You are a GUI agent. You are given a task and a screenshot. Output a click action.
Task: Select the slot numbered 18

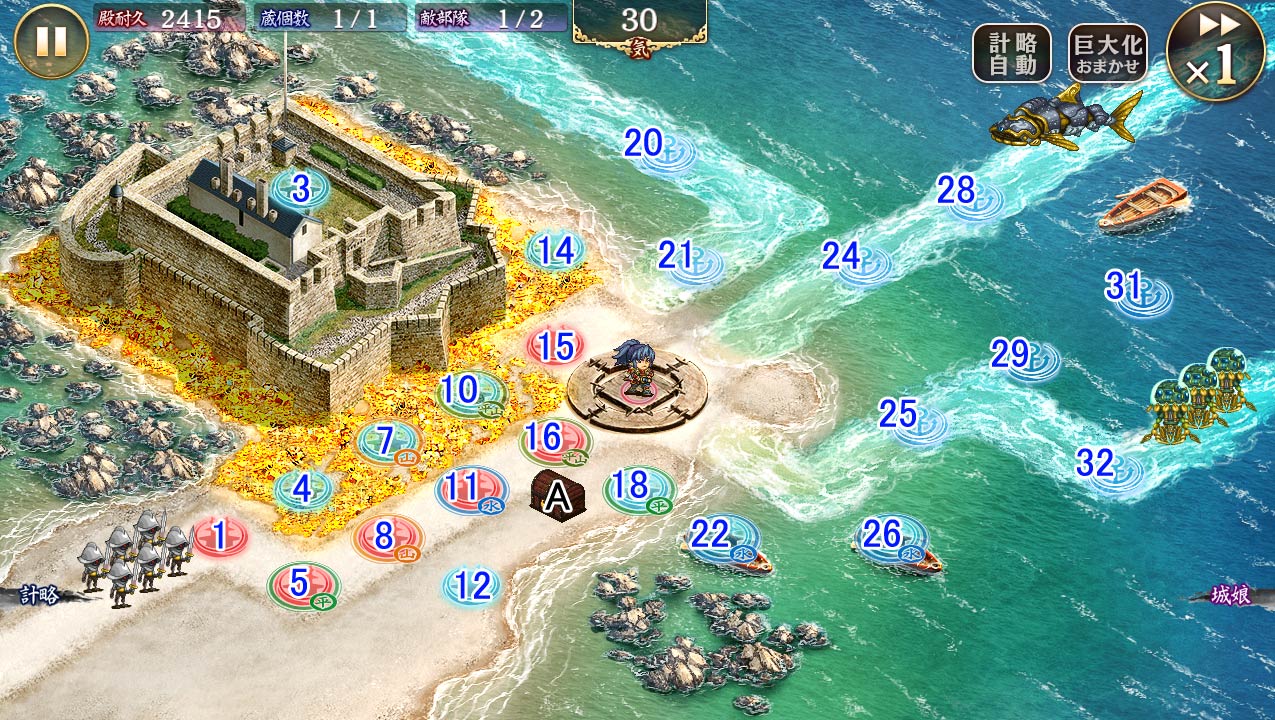point(638,488)
